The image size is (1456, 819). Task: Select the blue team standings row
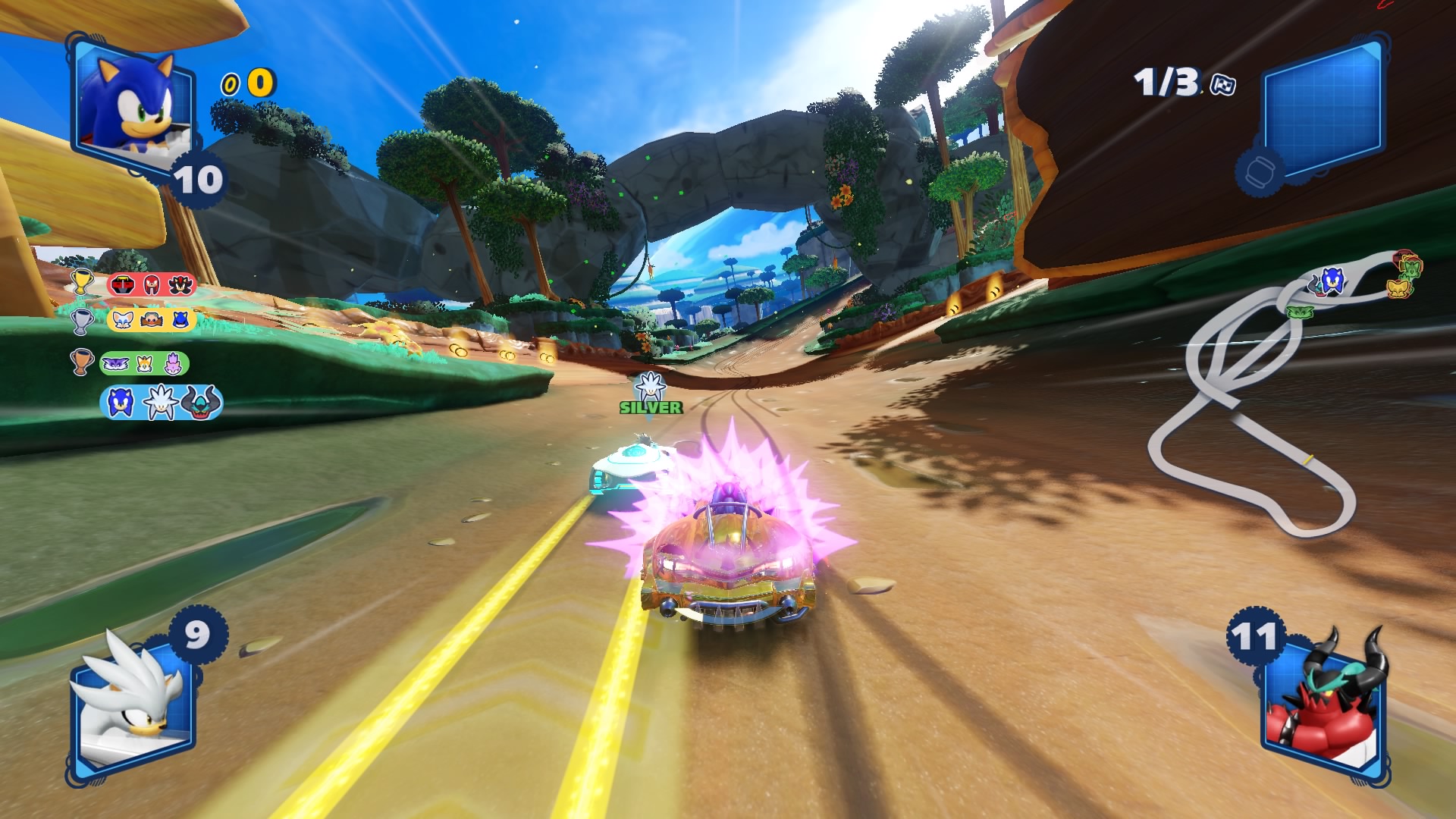tap(161, 402)
